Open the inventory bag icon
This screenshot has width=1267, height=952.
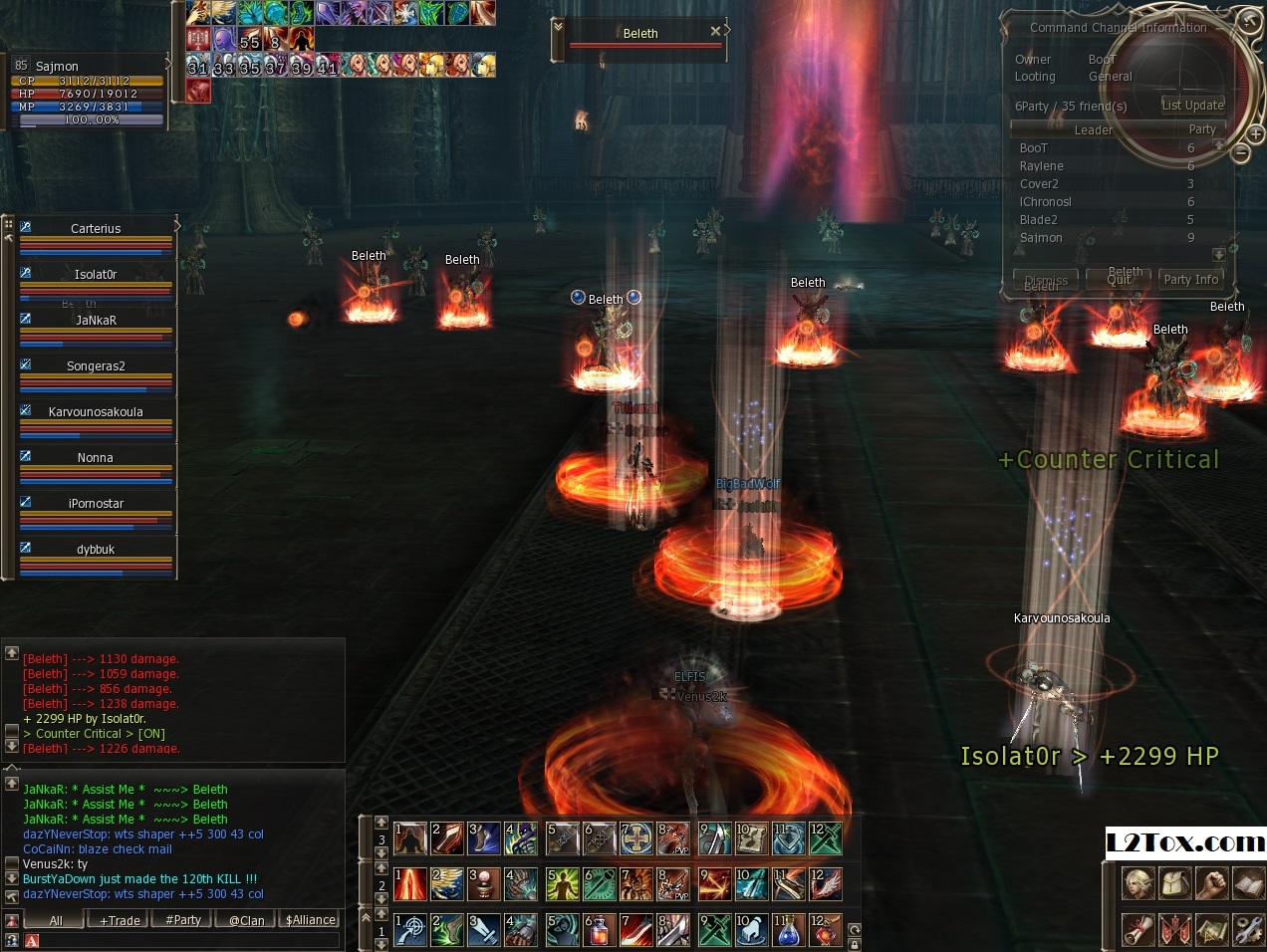1175,883
